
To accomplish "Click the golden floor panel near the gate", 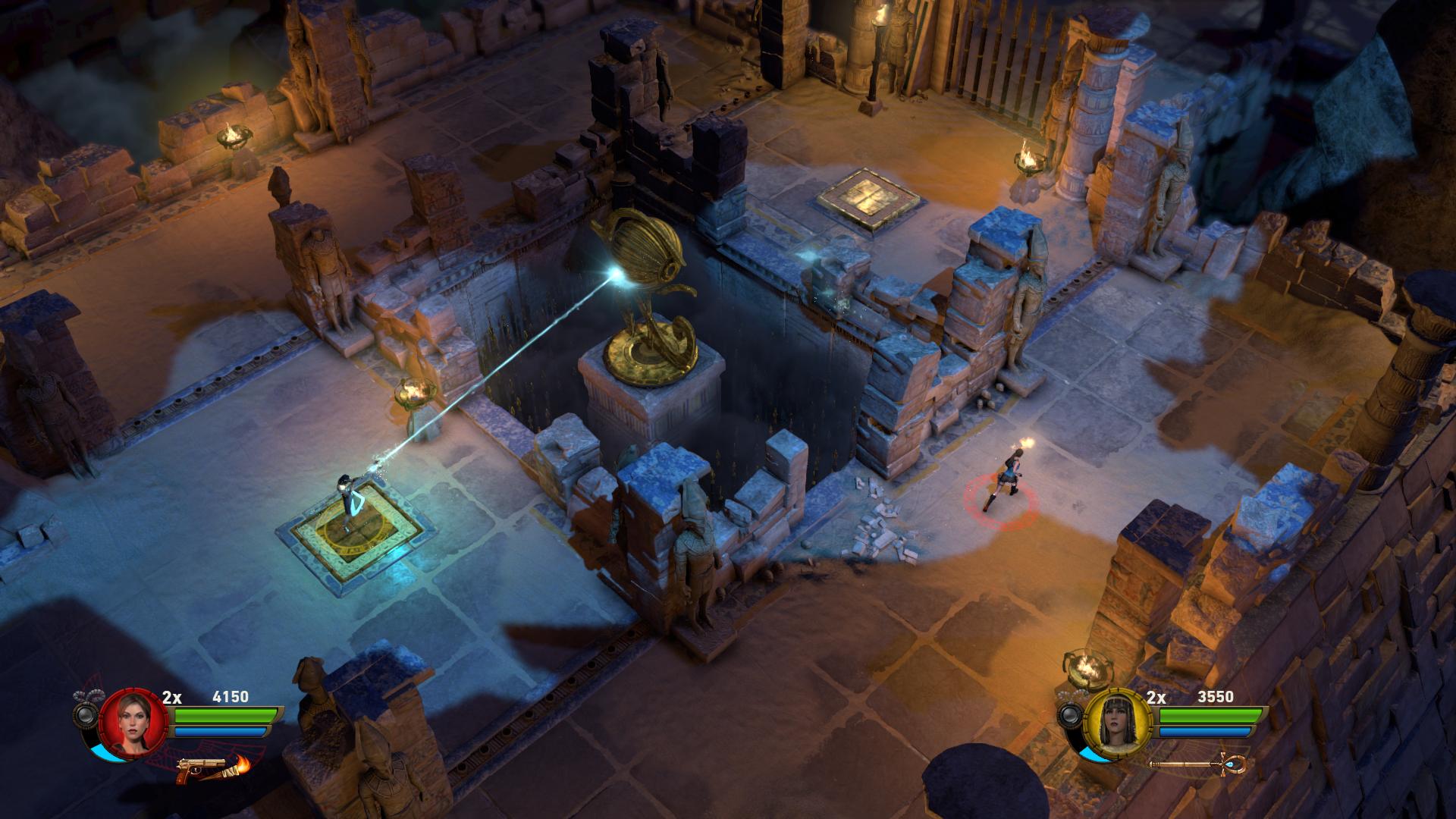I will point(868,197).
